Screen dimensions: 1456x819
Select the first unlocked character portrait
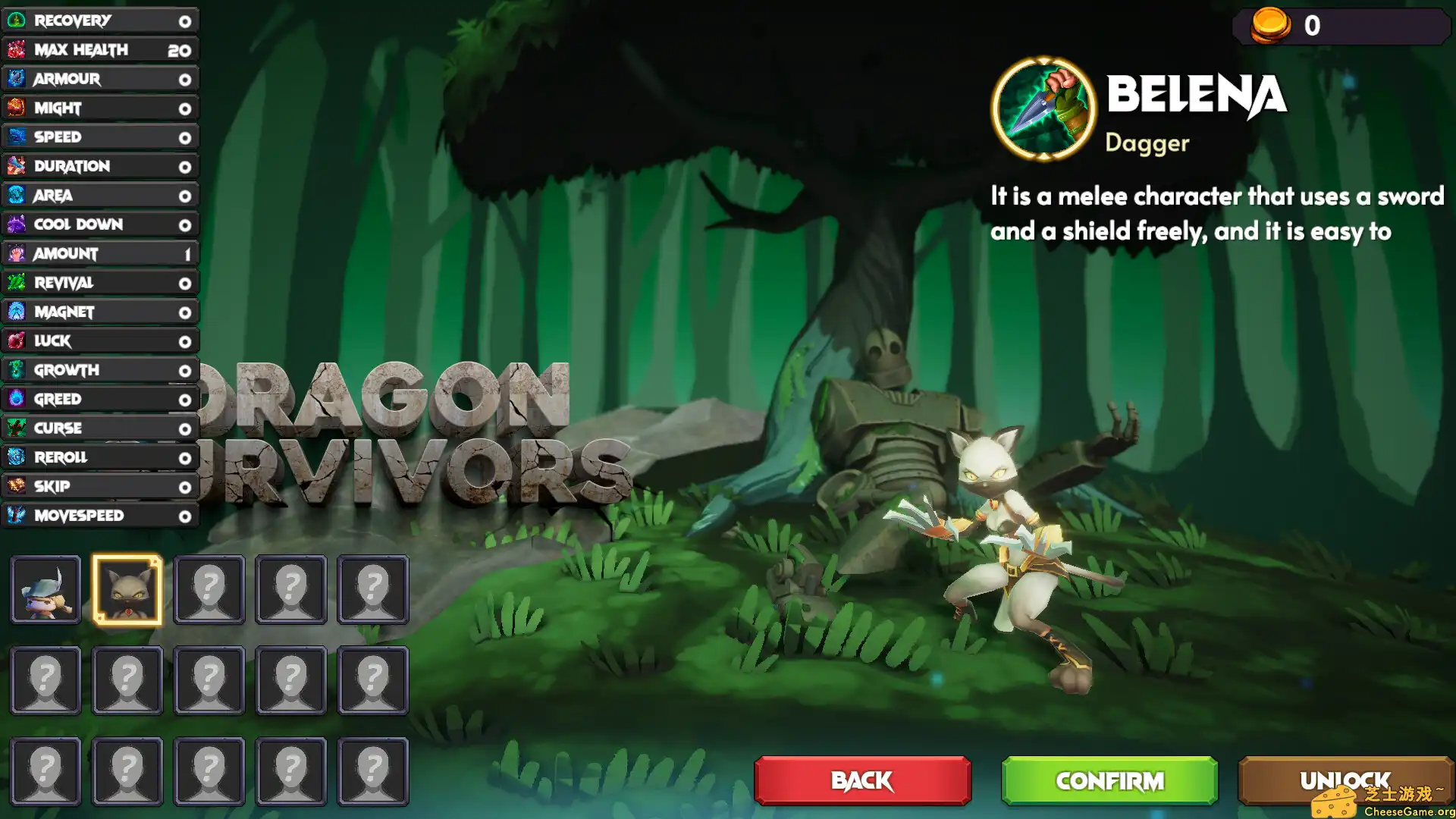[x=45, y=589]
